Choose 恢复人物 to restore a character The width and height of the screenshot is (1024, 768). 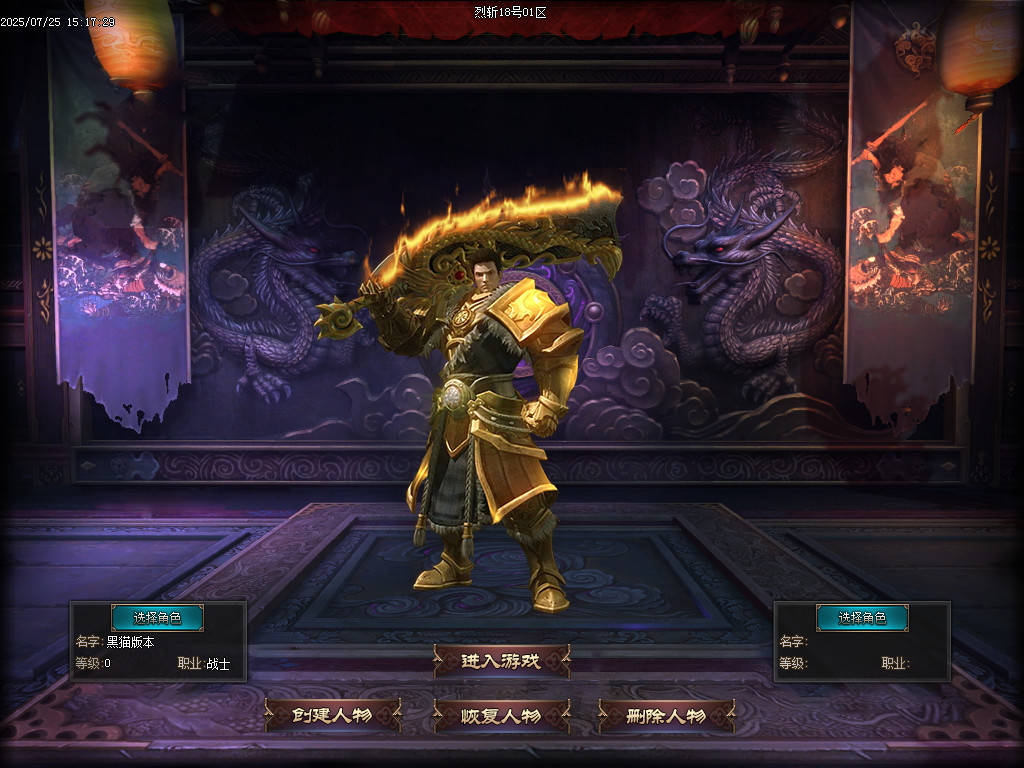501,716
